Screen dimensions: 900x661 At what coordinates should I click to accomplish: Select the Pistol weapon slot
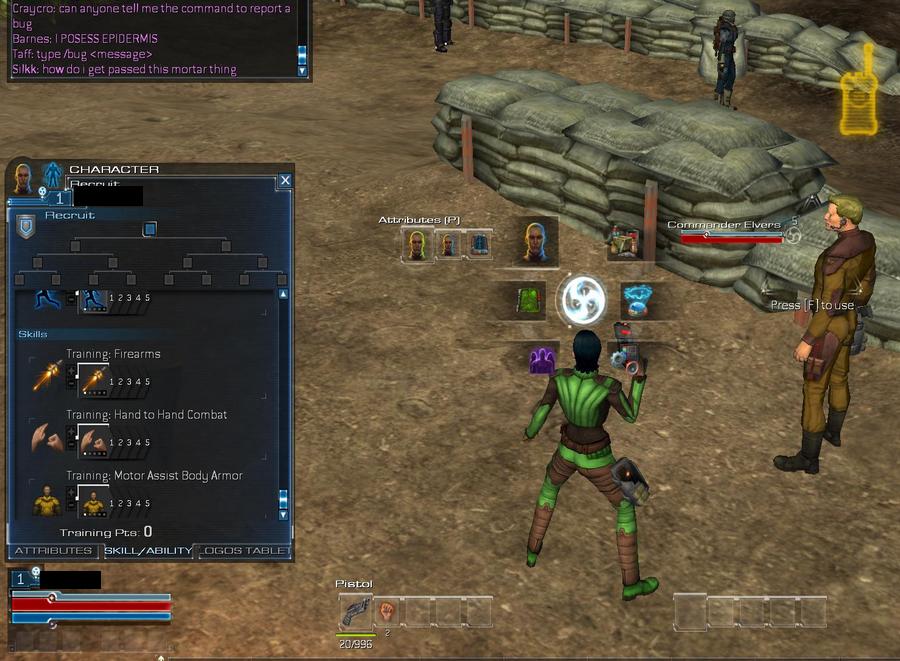355,612
